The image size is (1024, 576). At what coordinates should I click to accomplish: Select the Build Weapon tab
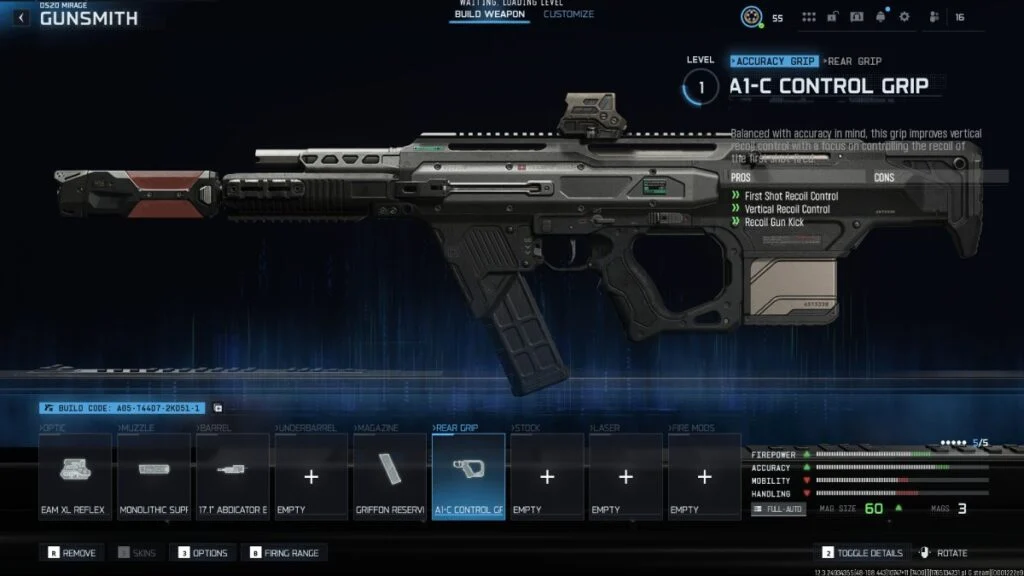click(490, 15)
